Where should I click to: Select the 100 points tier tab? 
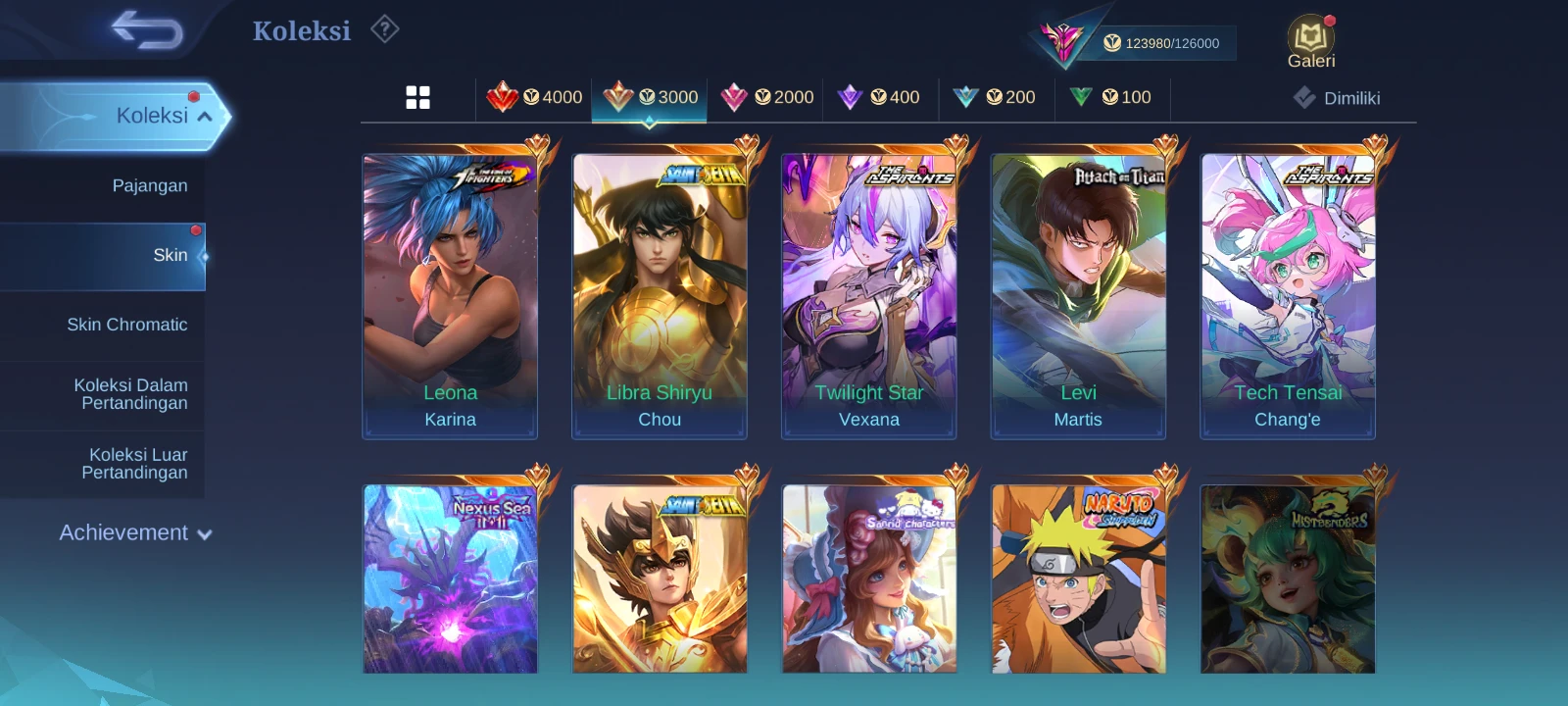[x=1111, y=97]
